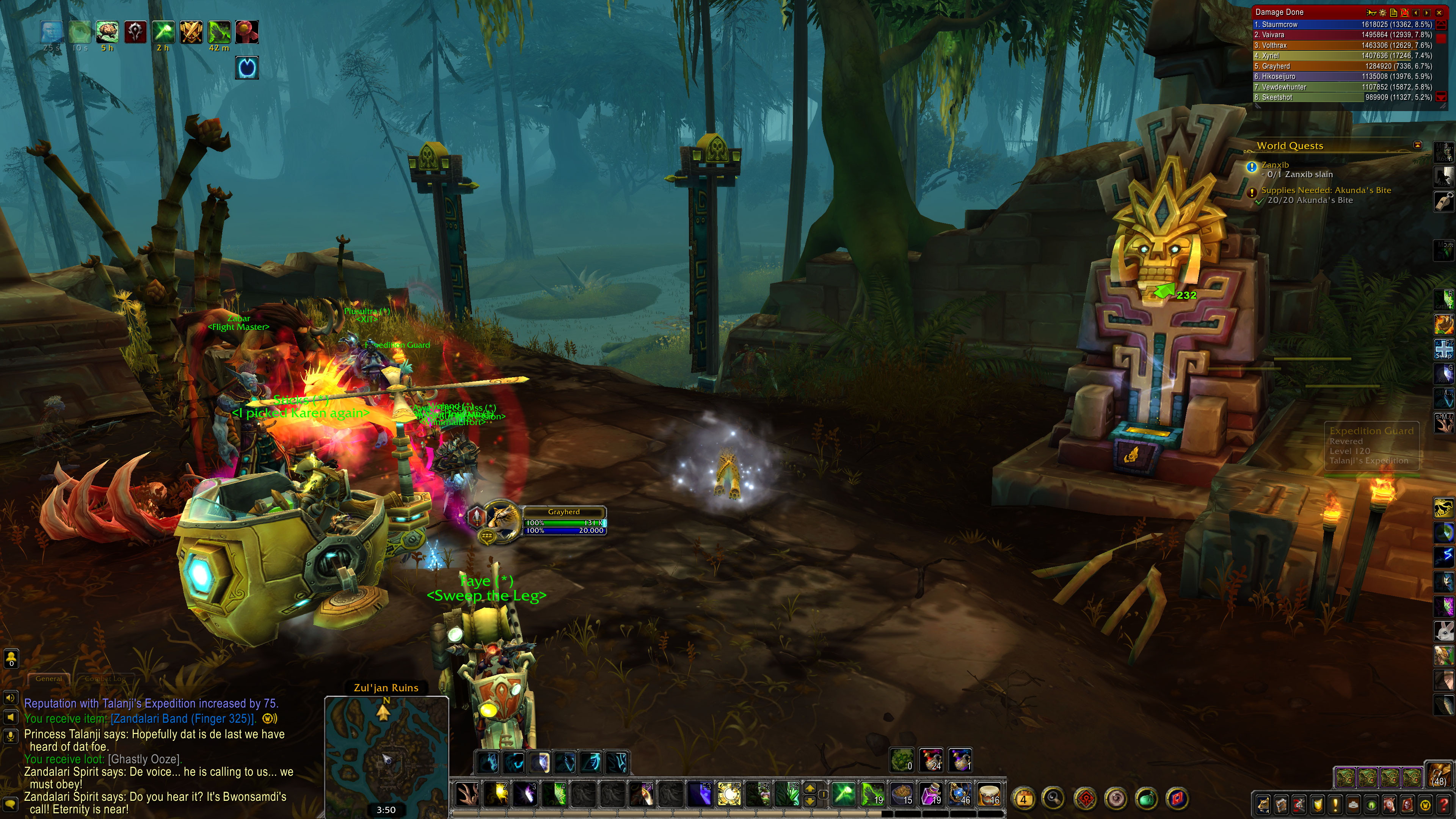
Task: Close the Damage Done meter window
Action: coord(1439,13)
